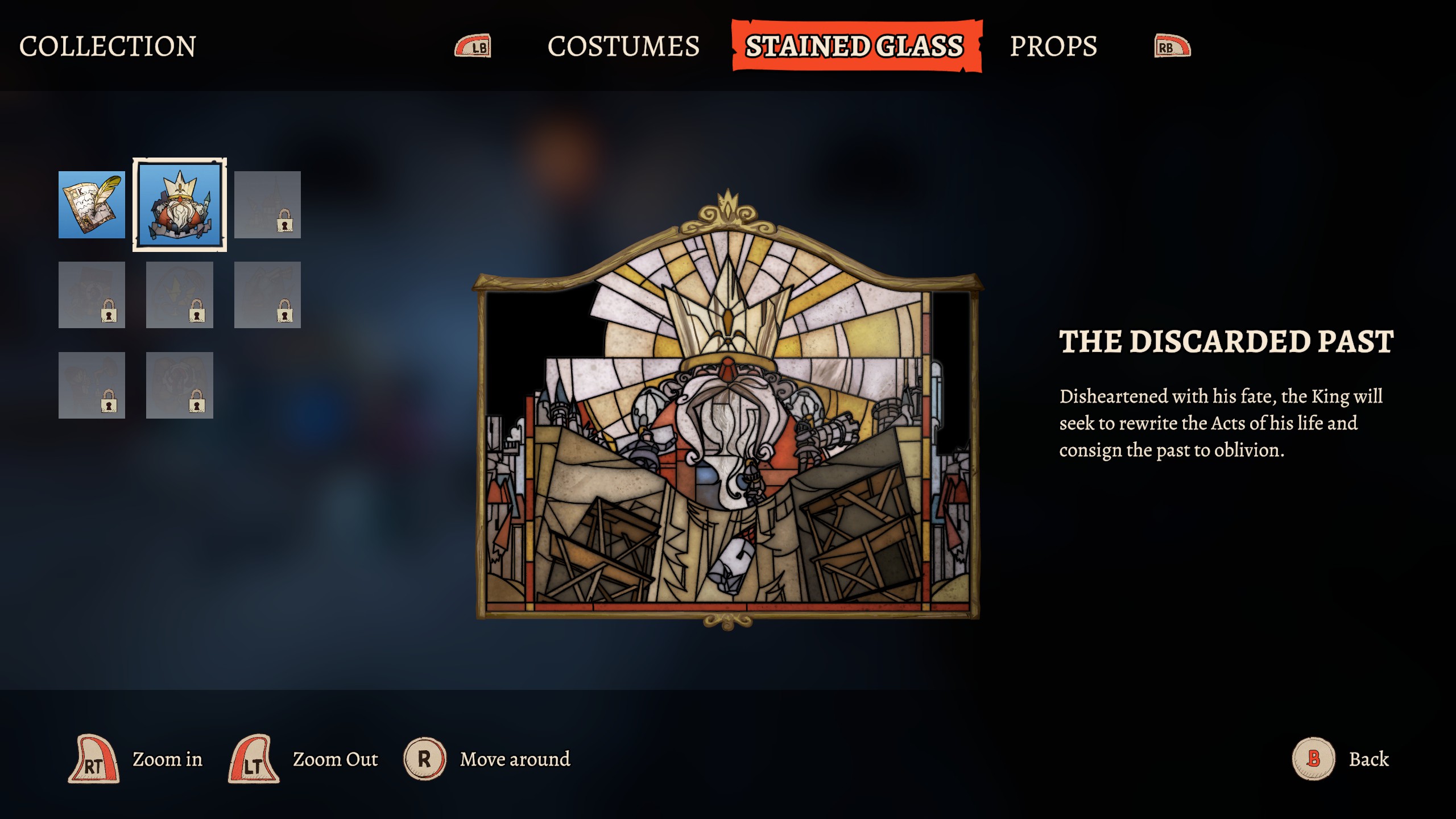Select the scroll and quill stained glass thumbnail
This screenshot has height=819, width=1456.
click(92, 205)
